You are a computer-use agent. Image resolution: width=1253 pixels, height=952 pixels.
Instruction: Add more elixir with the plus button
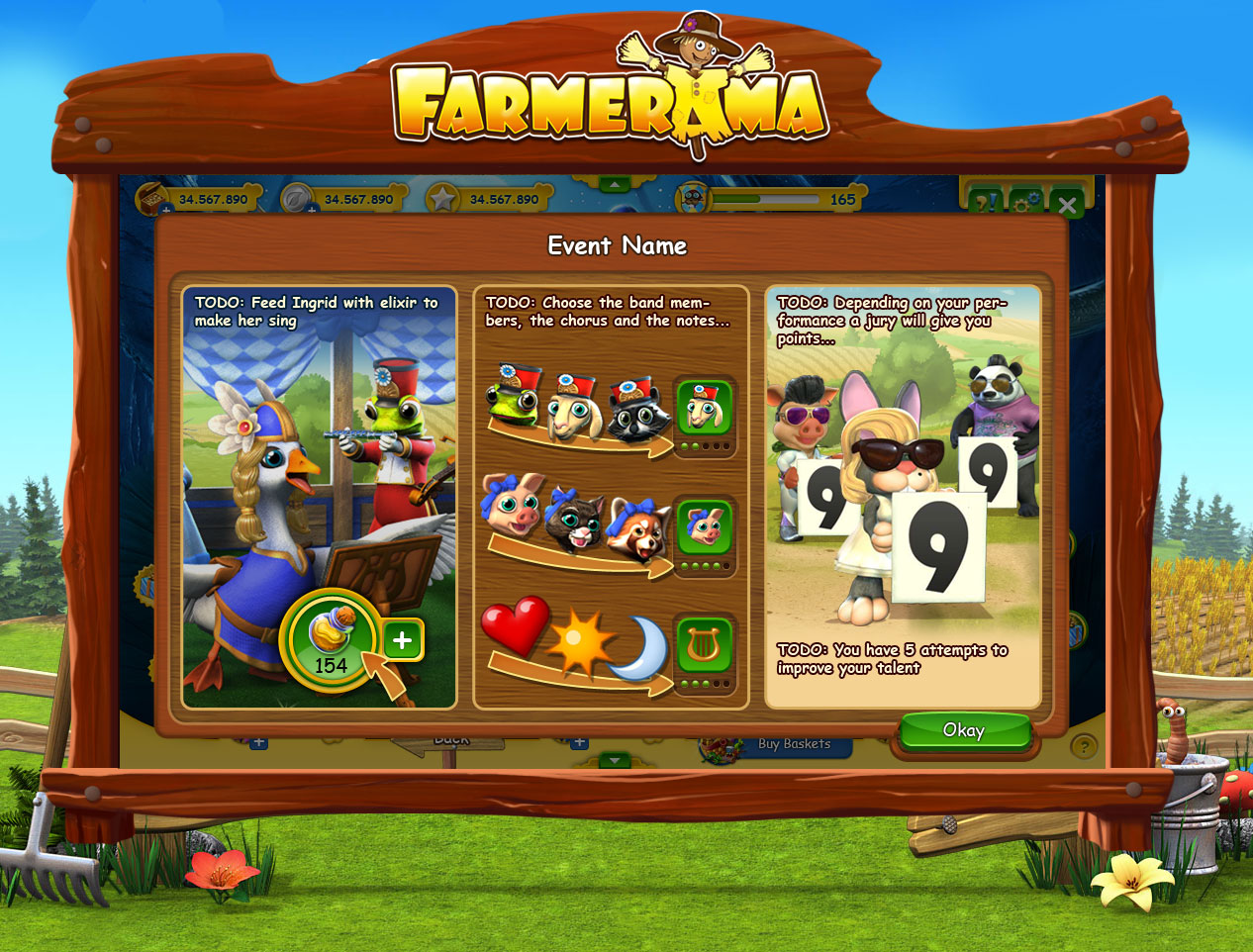point(402,640)
